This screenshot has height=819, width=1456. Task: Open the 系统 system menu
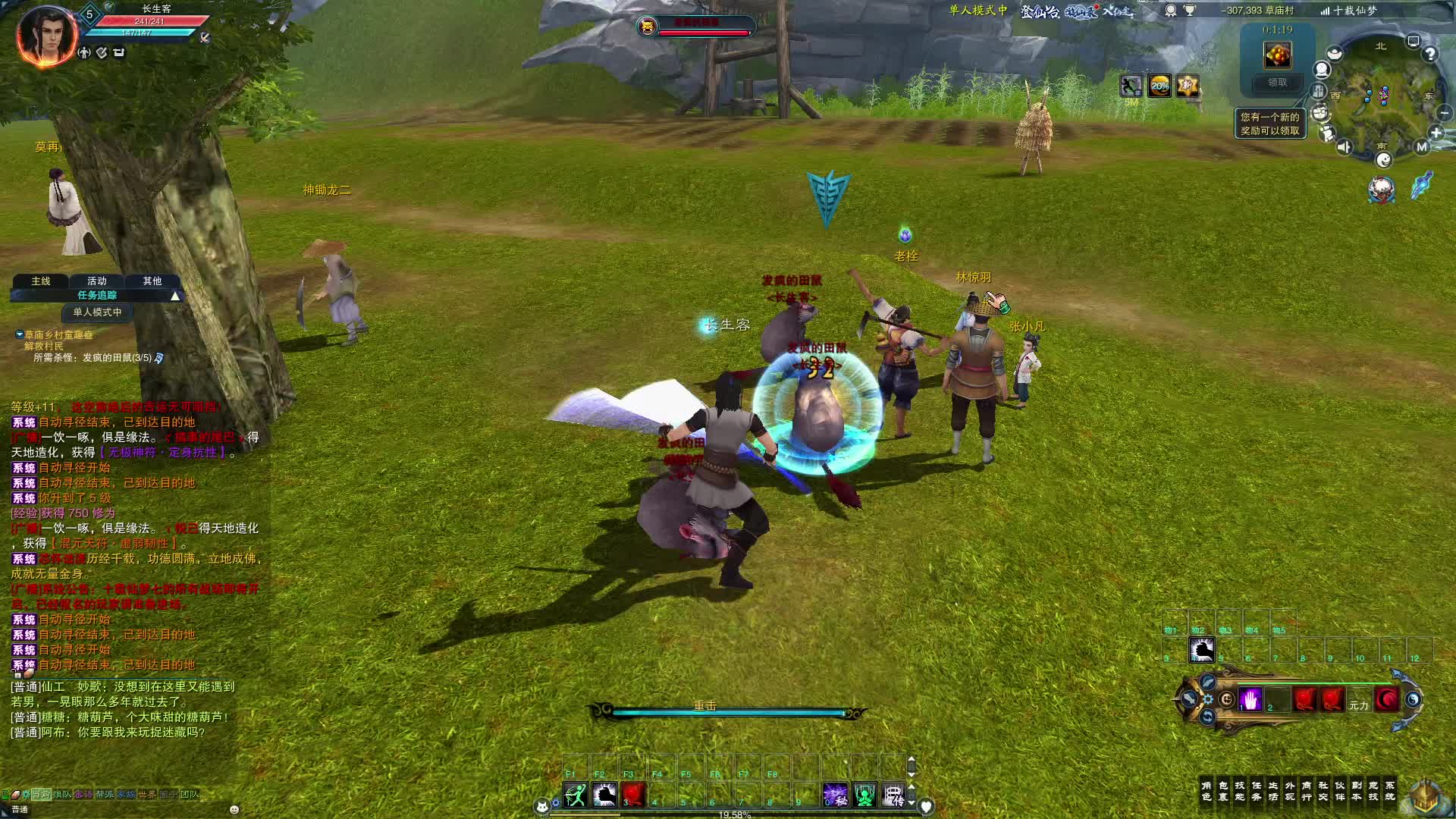pyautogui.click(x=1390, y=791)
